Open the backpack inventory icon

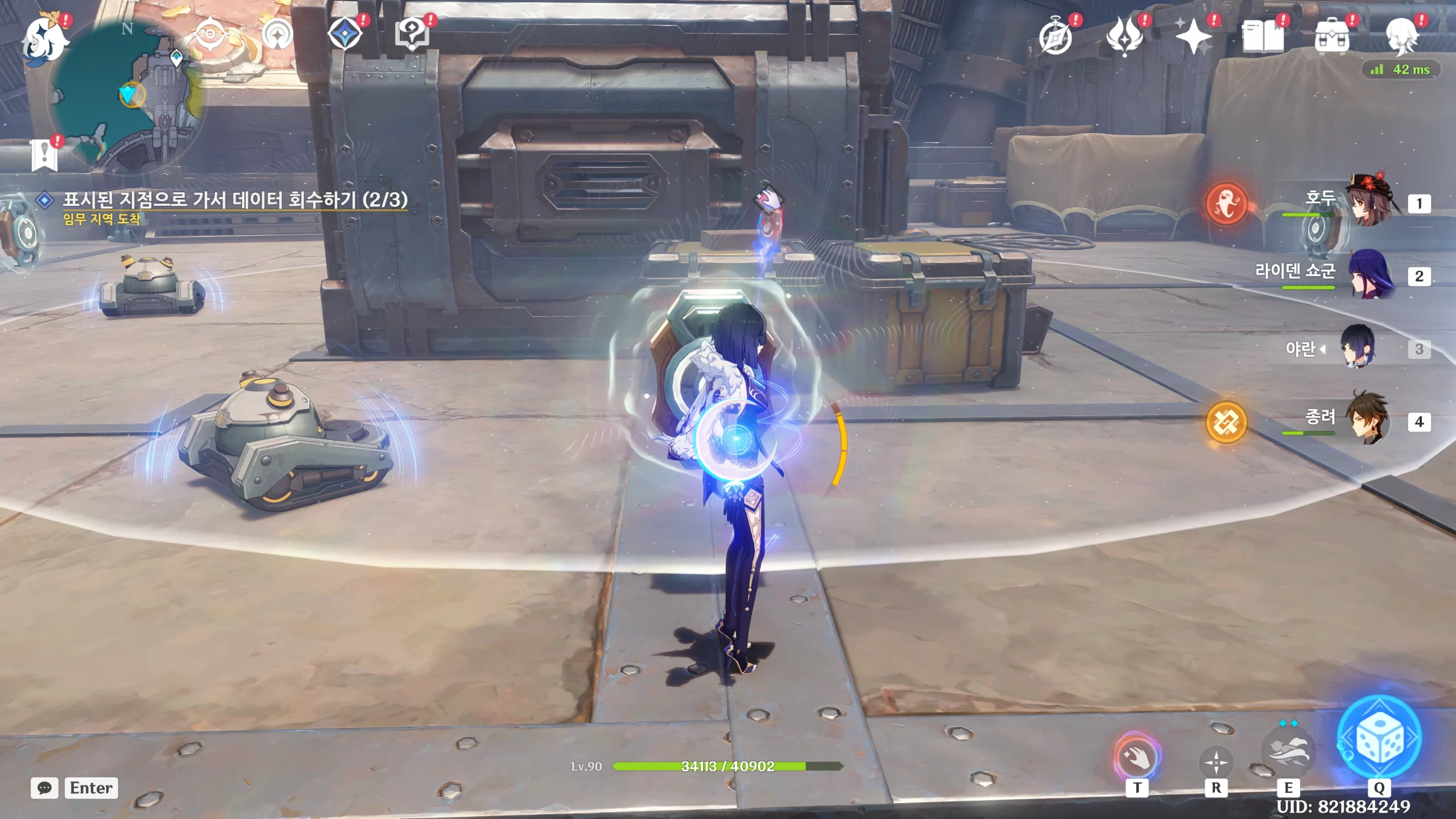[x=1331, y=38]
